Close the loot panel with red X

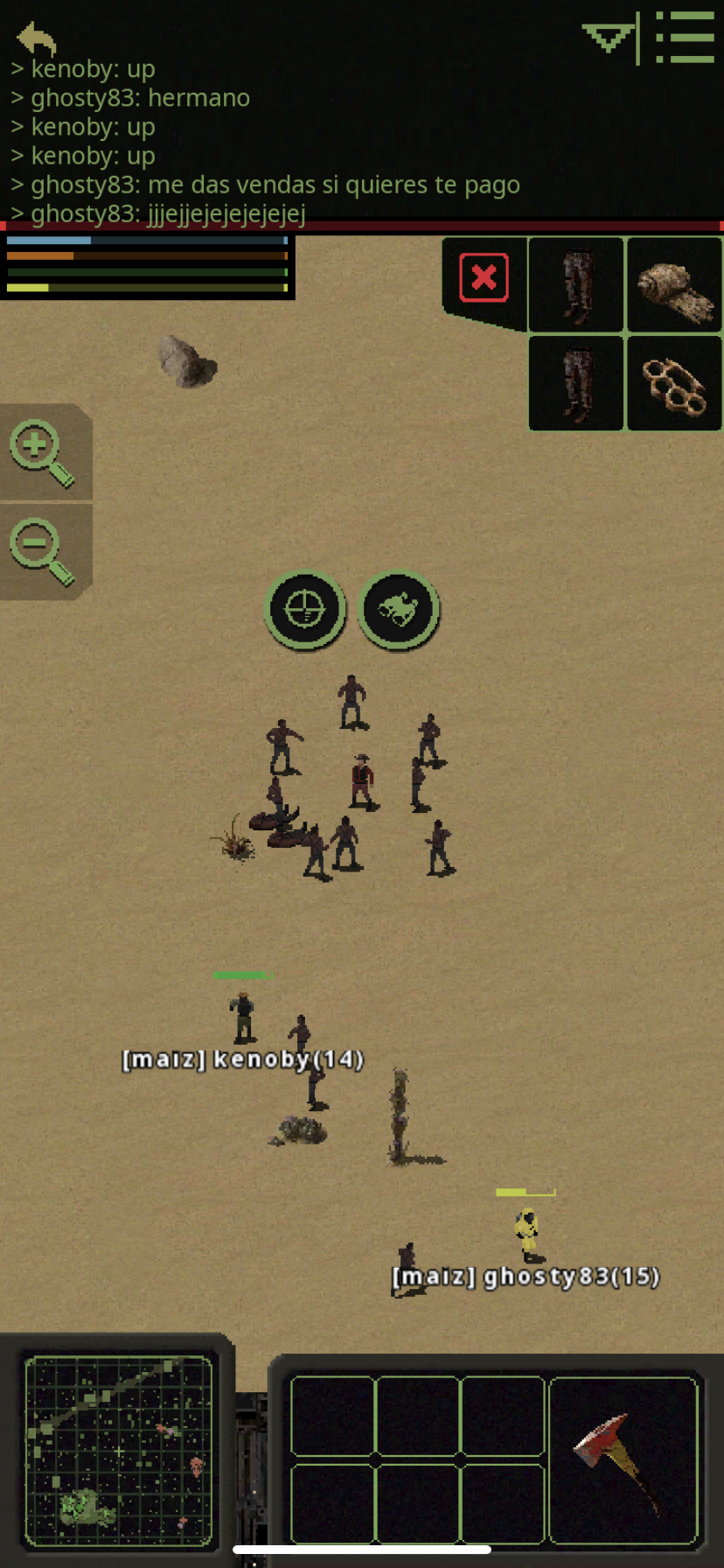[484, 278]
